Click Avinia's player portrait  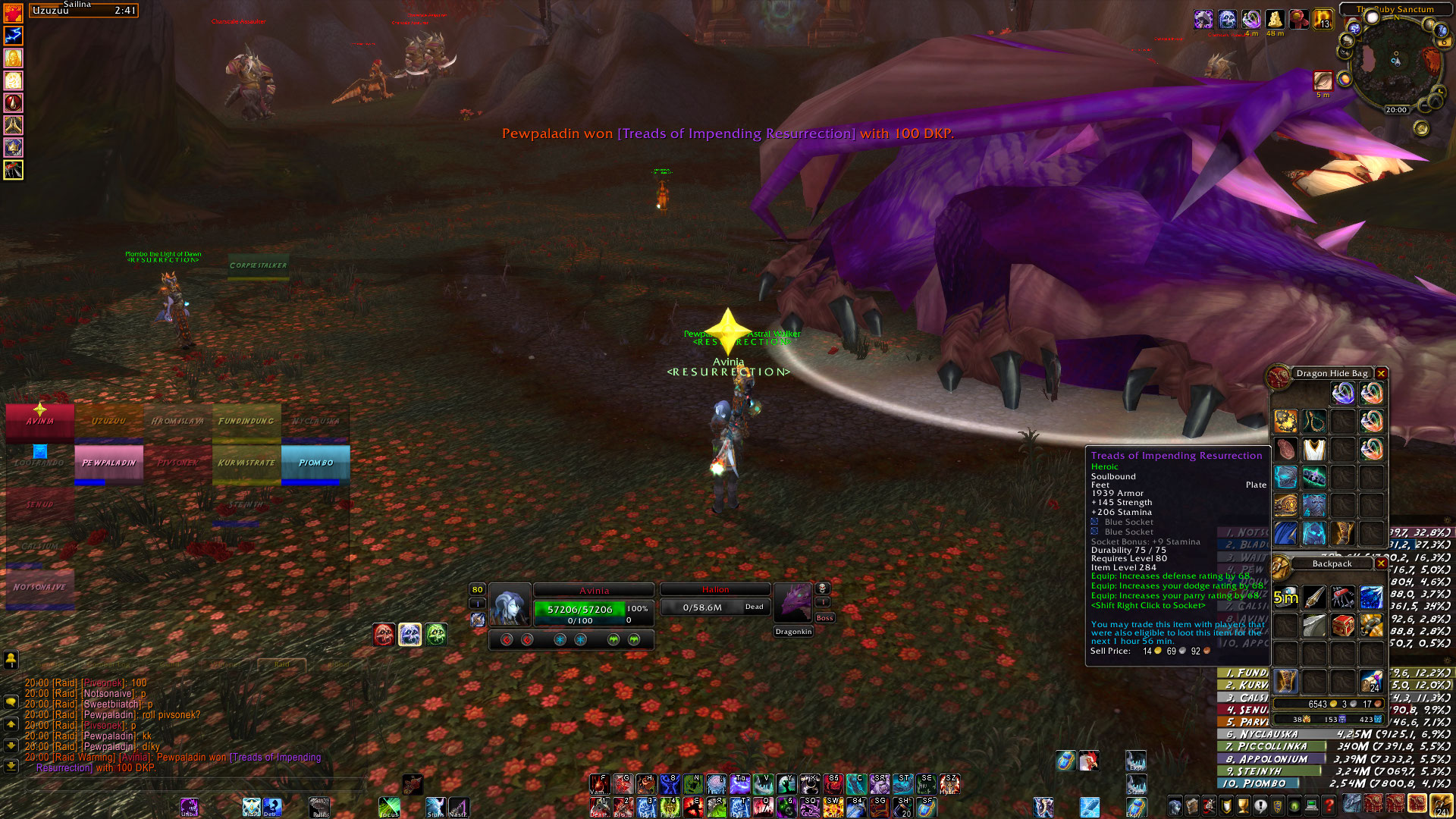(510, 607)
